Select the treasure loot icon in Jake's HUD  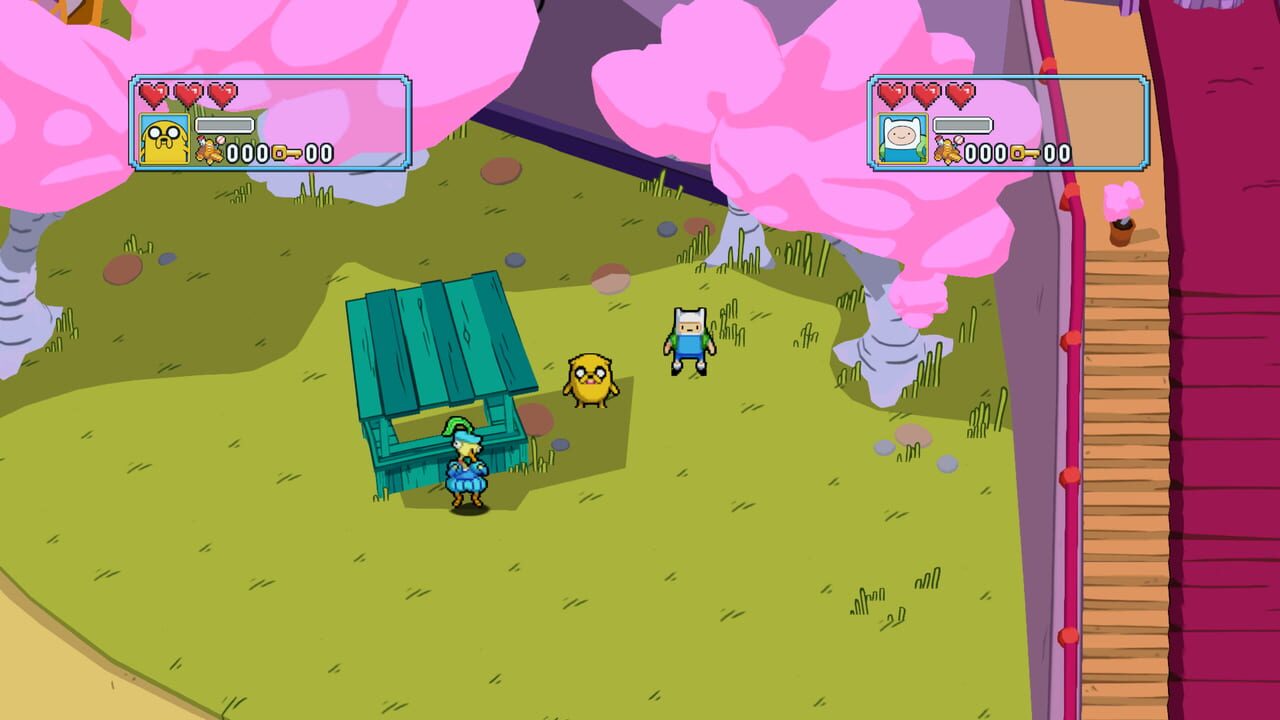[x=210, y=150]
